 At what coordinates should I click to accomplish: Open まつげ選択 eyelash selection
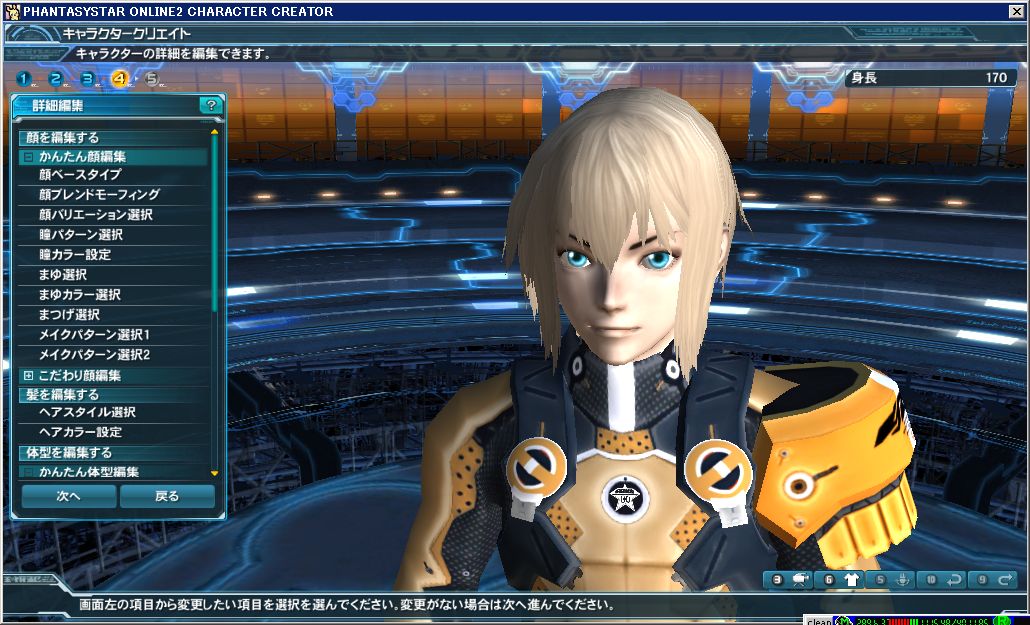click(69, 315)
